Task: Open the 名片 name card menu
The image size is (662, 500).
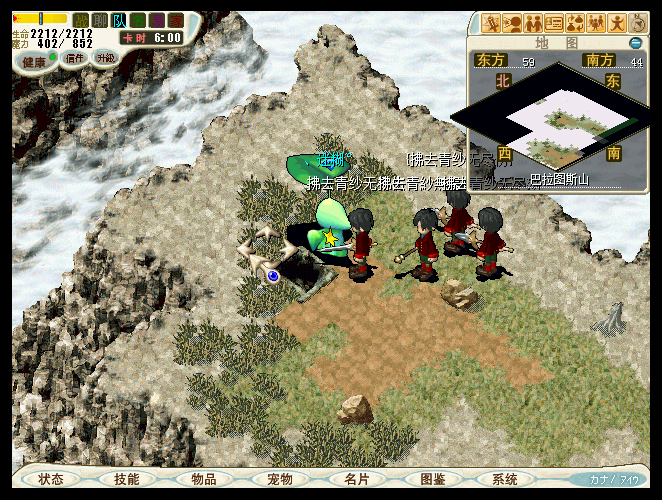Action: point(357,479)
